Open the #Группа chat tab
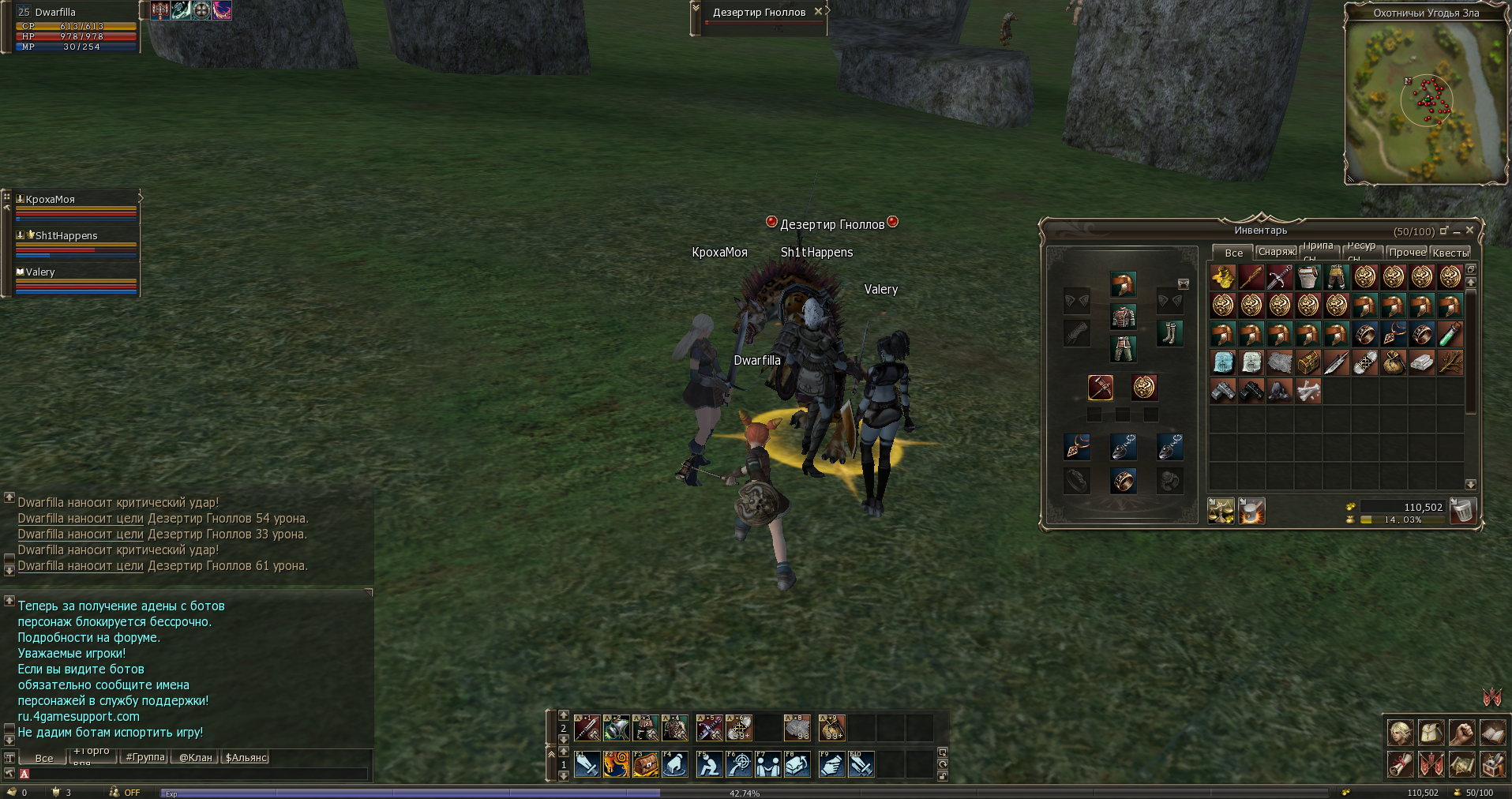This screenshot has height=799, width=1512. pyautogui.click(x=145, y=757)
